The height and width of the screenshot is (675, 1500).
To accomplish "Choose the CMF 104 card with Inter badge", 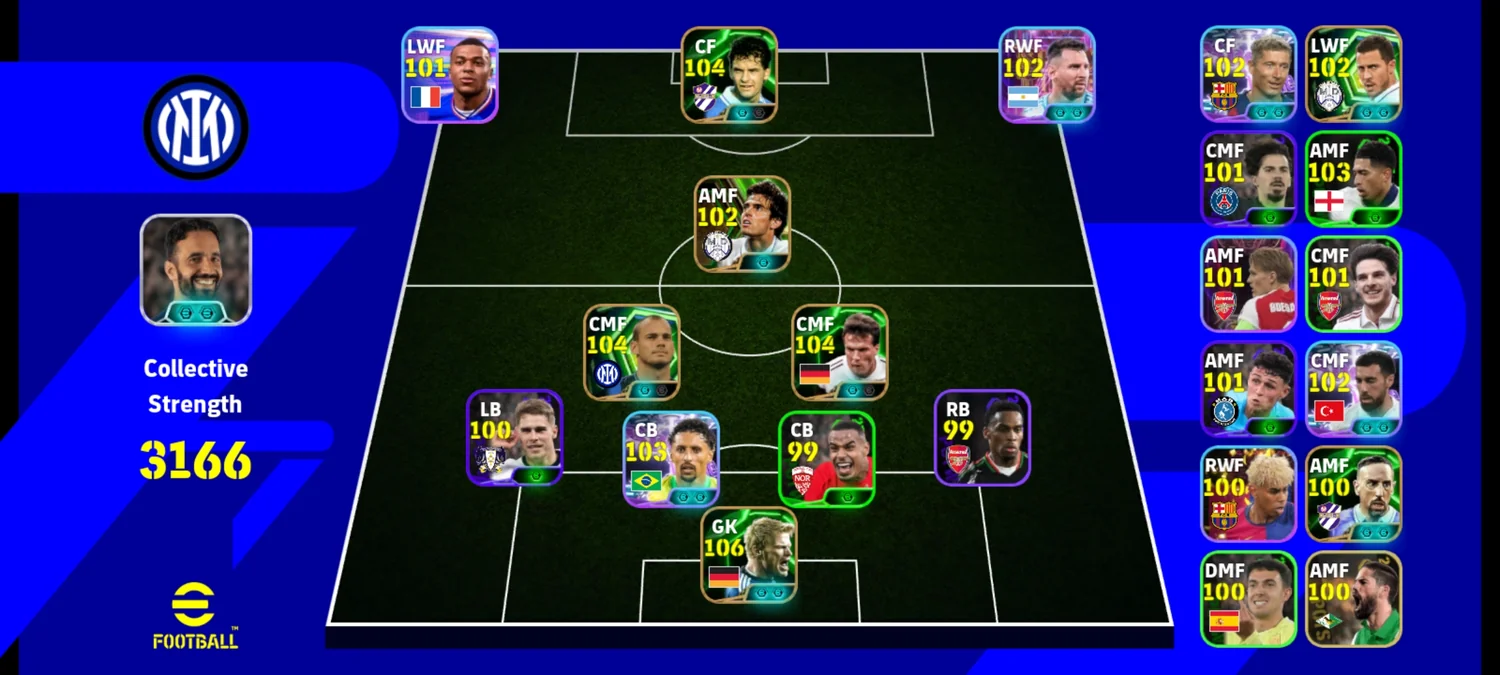I will 632,352.
